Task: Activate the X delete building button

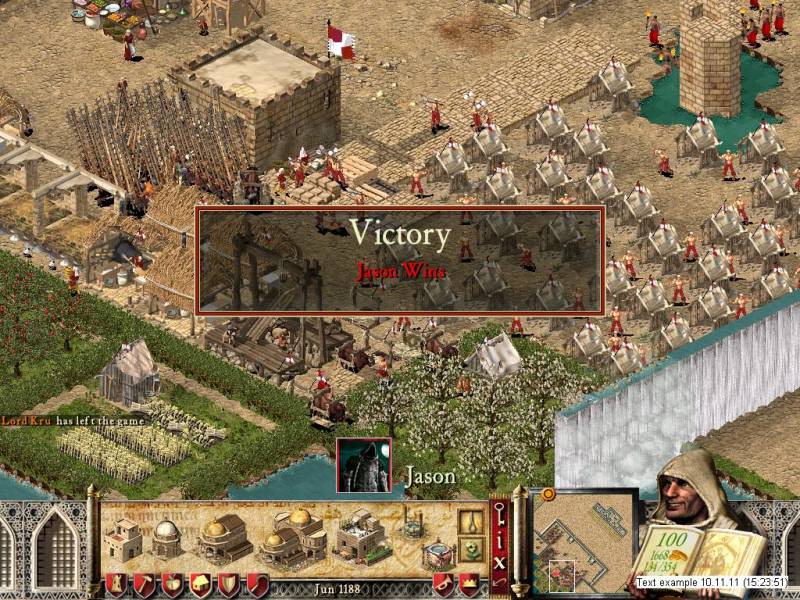Action: click(500, 562)
